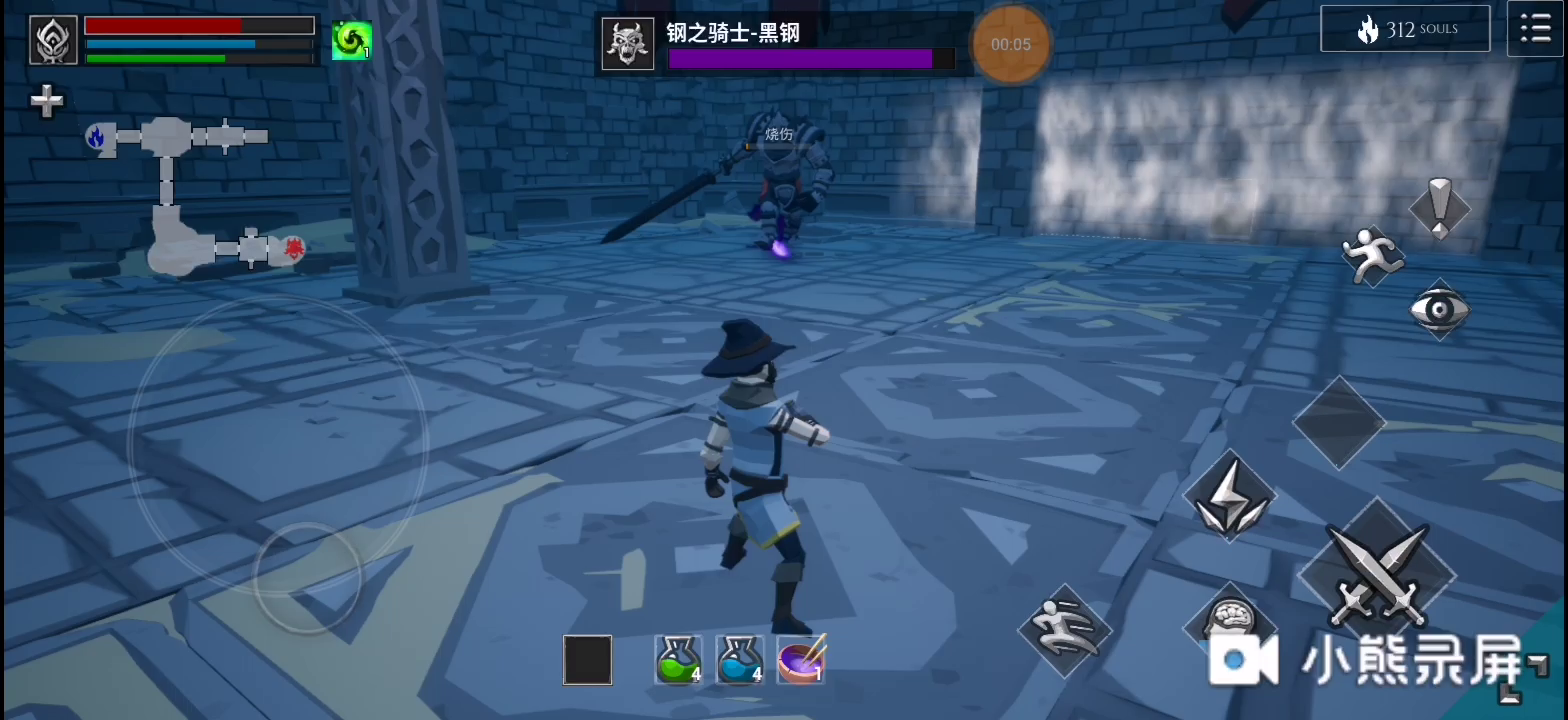The width and height of the screenshot is (1568, 720).
Task: Activate the lightning skill
Action: (x=1231, y=494)
